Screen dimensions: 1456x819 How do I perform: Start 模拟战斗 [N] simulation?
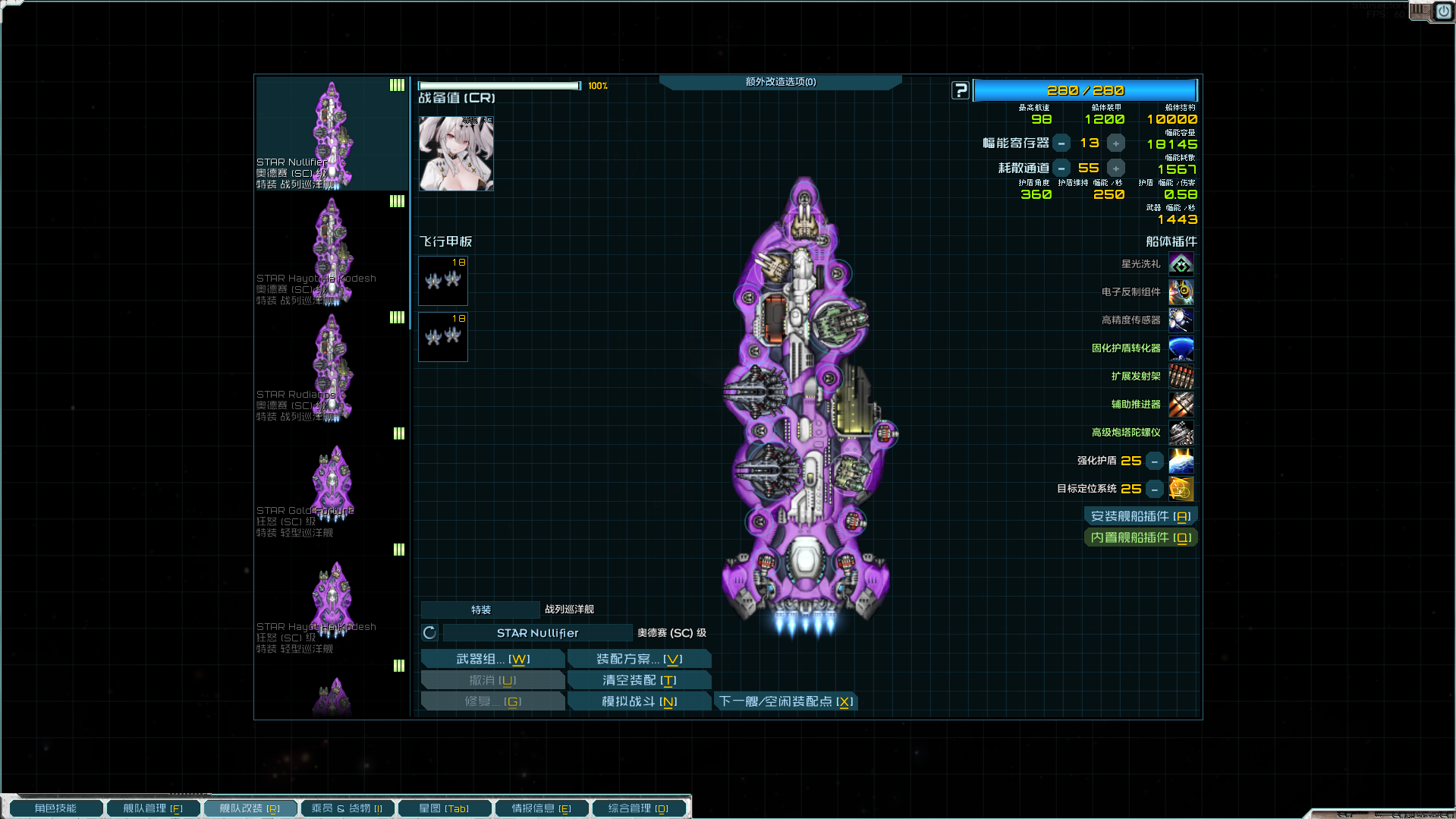(x=639, y=701)
